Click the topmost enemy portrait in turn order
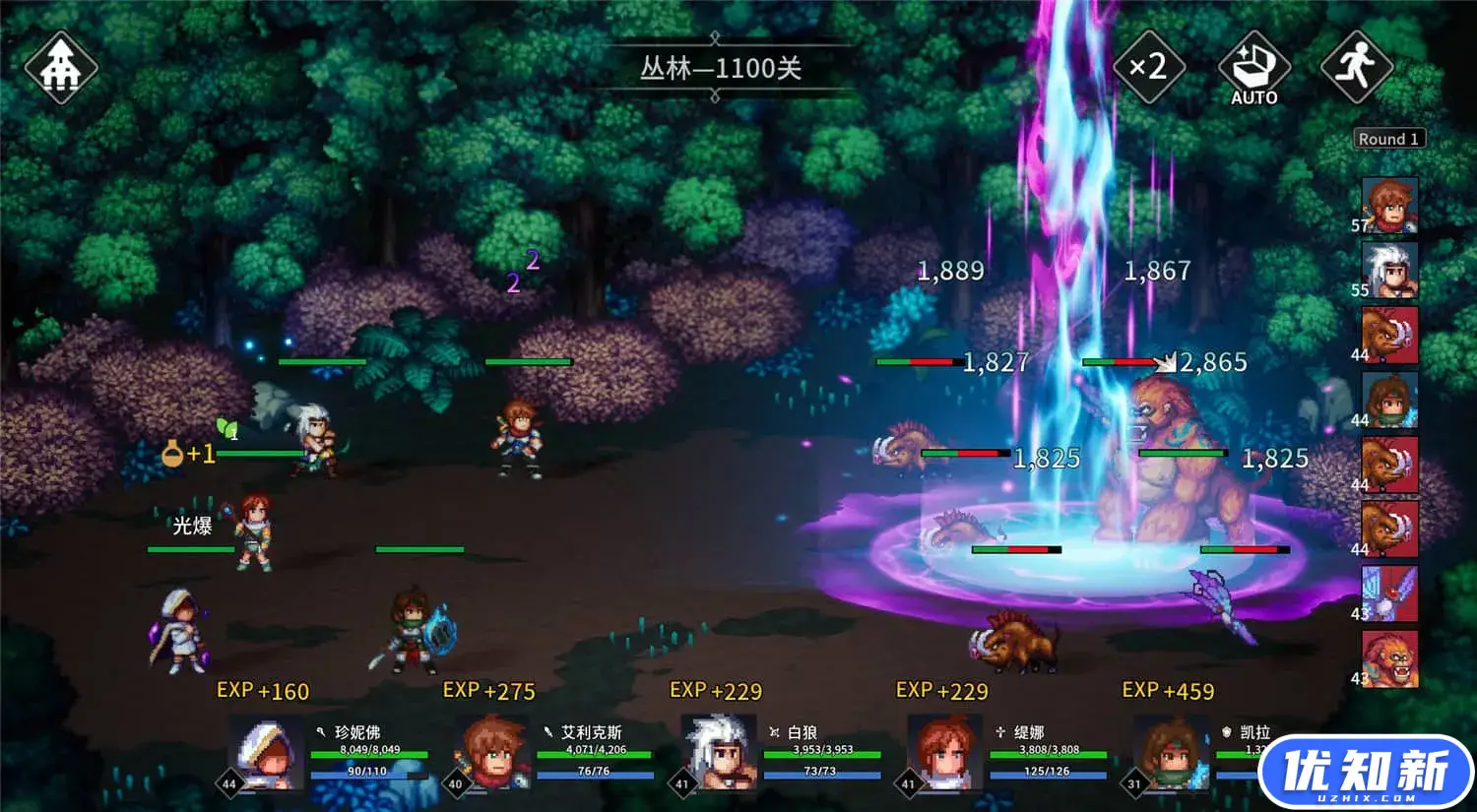Screen dimensions: 1477x812 (1389, 335)
